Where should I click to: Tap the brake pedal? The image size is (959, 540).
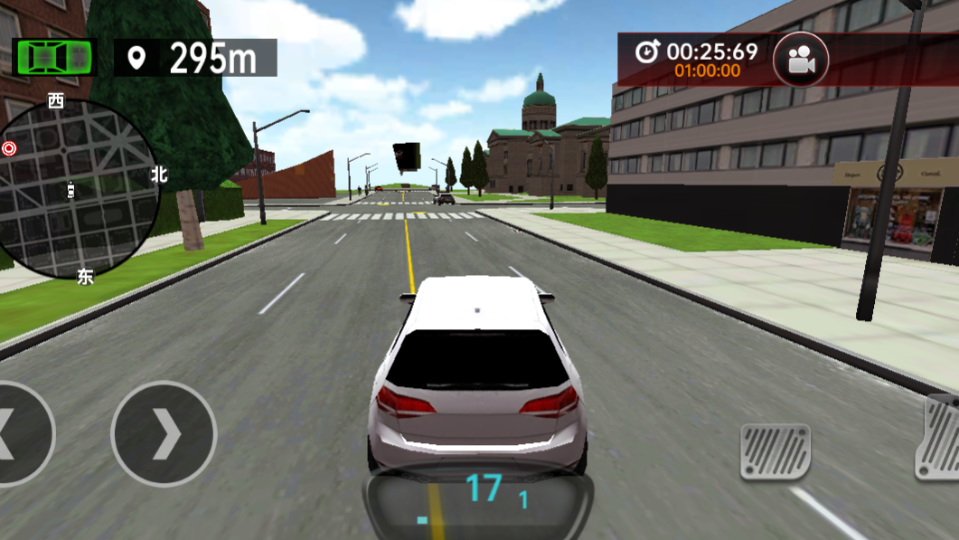tap(775, 450)
